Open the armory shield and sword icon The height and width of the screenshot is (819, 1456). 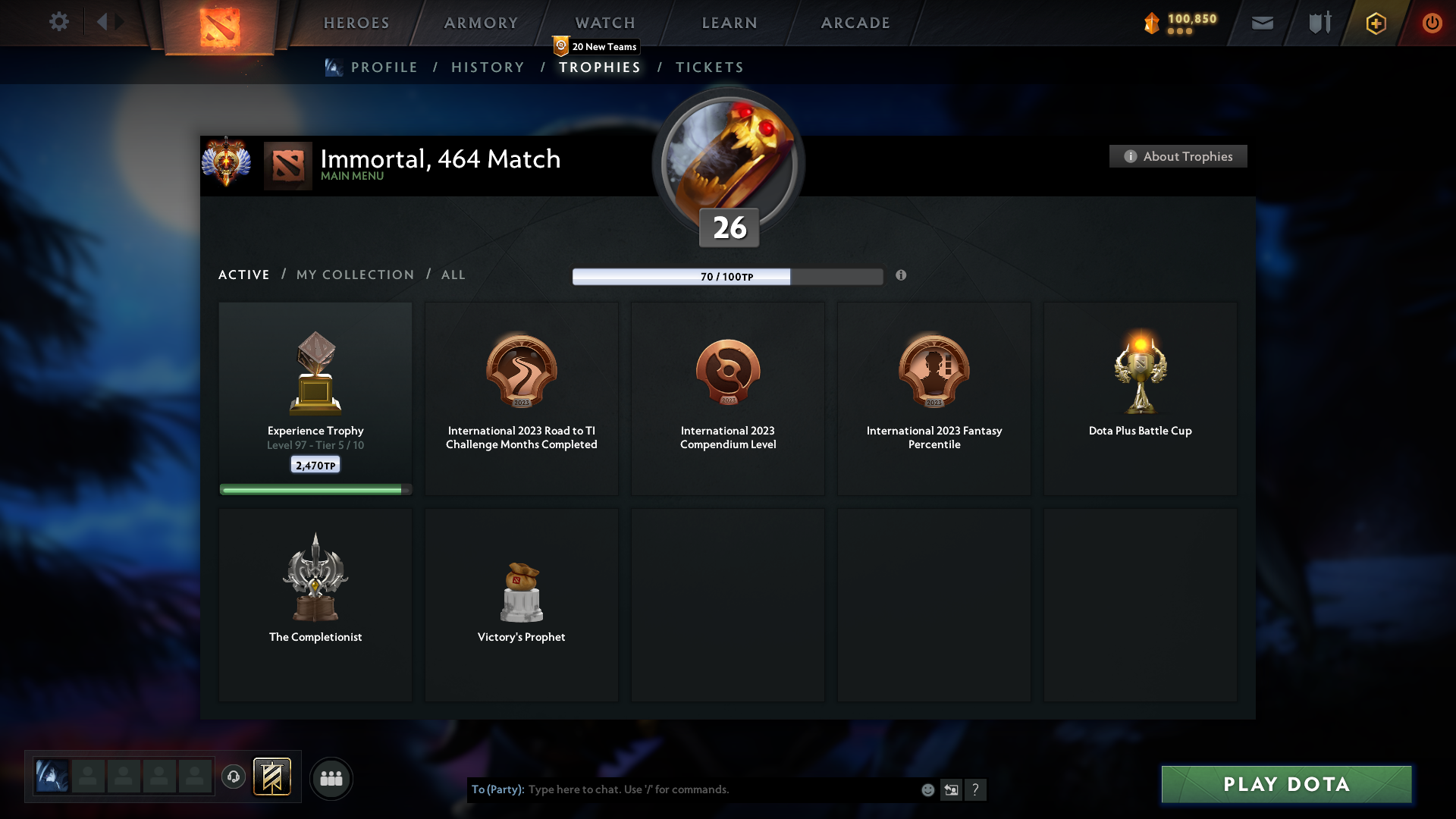click(1319, 23)
